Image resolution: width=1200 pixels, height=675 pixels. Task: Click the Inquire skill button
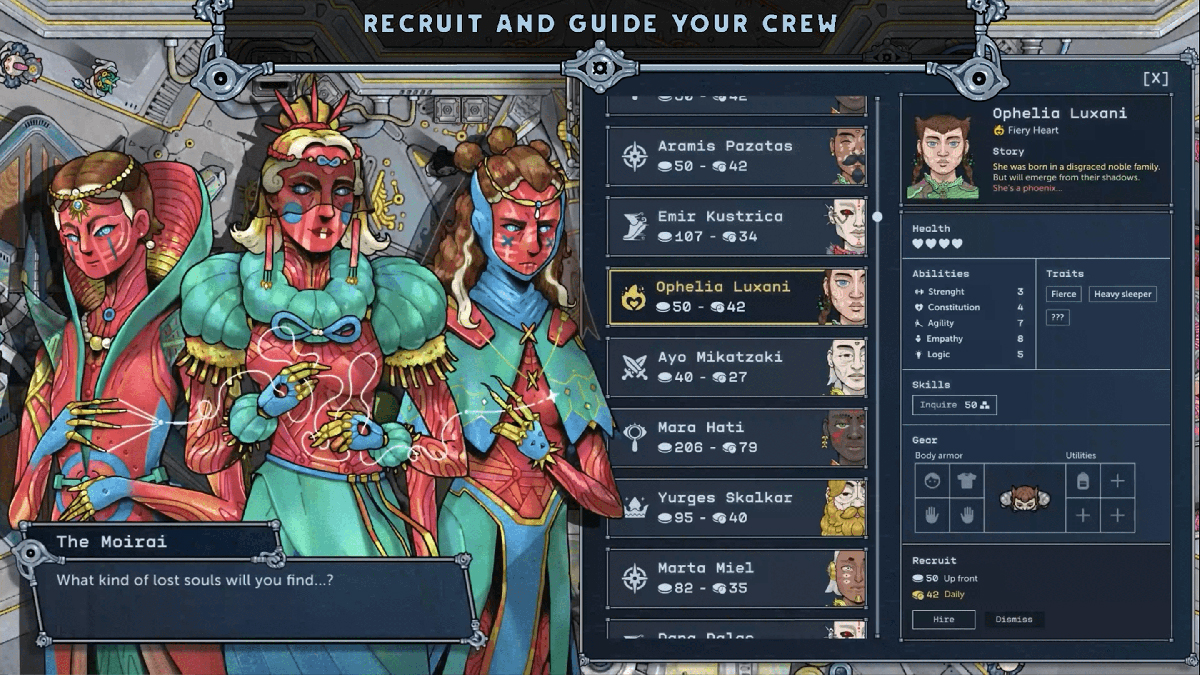click(954, 405)
